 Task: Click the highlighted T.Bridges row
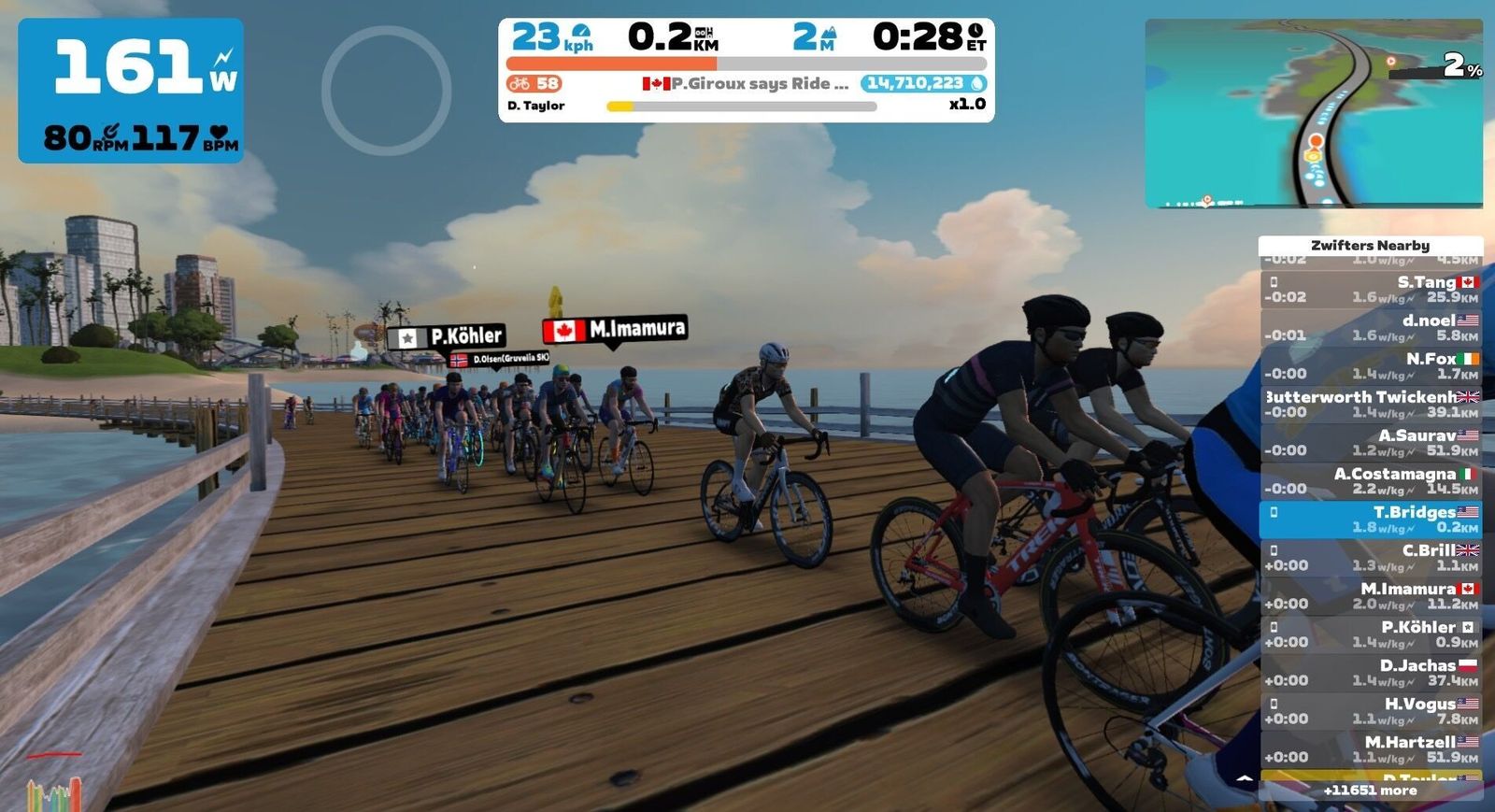click(1371, 519)
